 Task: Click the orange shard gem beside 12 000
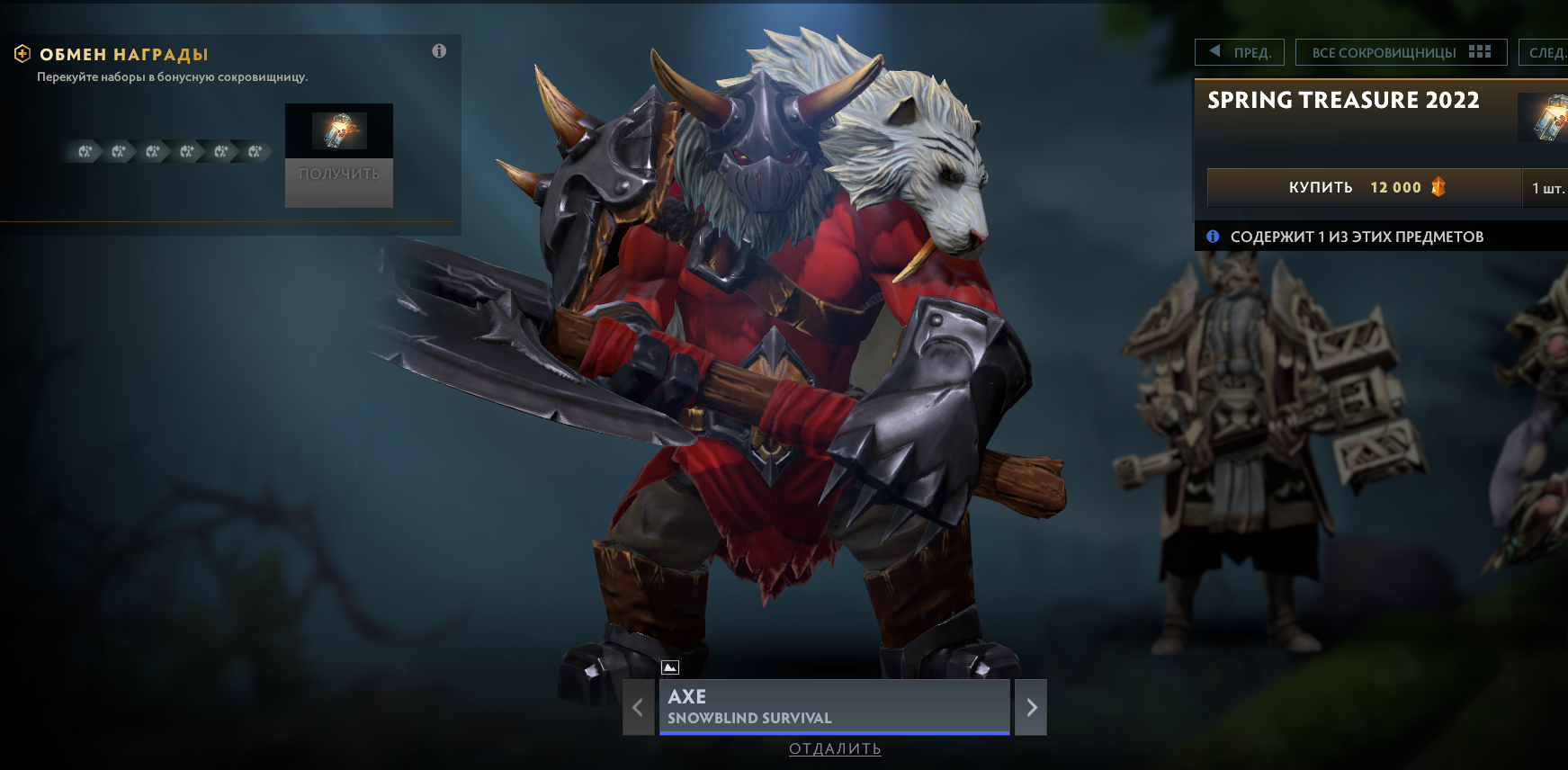pos(1438,187)
